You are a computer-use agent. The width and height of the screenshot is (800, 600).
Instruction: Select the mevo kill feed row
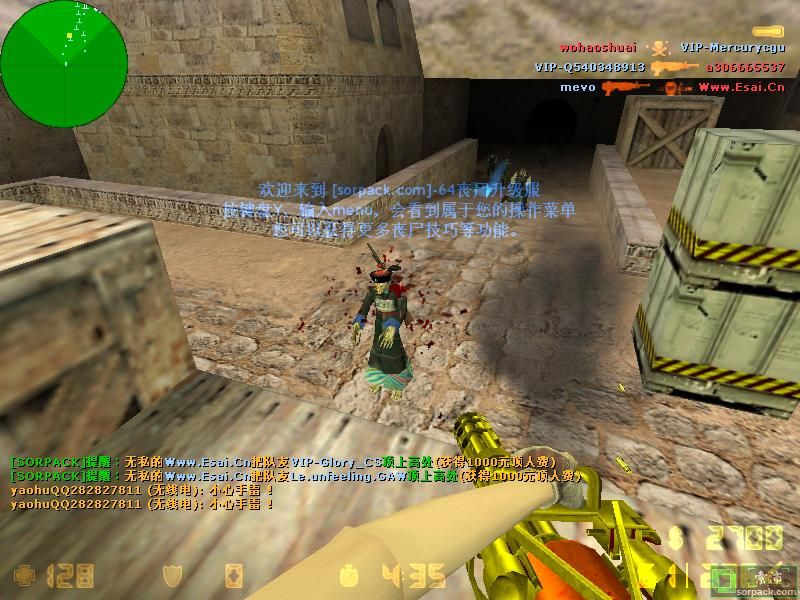click(672, 87)
